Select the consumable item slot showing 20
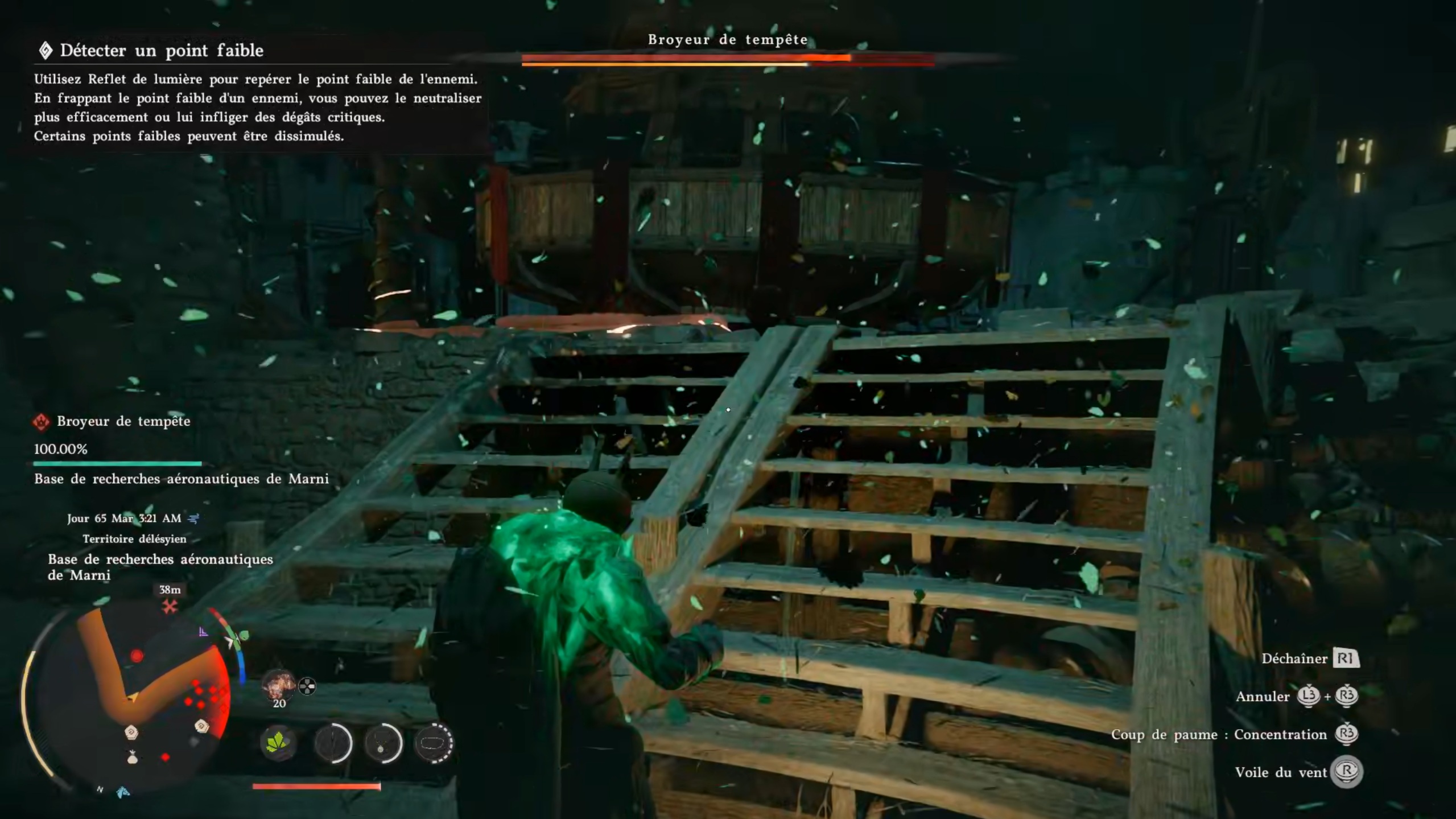Image resolution: width=1456 pixels, height=819 pixels. (x=278, y=686)
